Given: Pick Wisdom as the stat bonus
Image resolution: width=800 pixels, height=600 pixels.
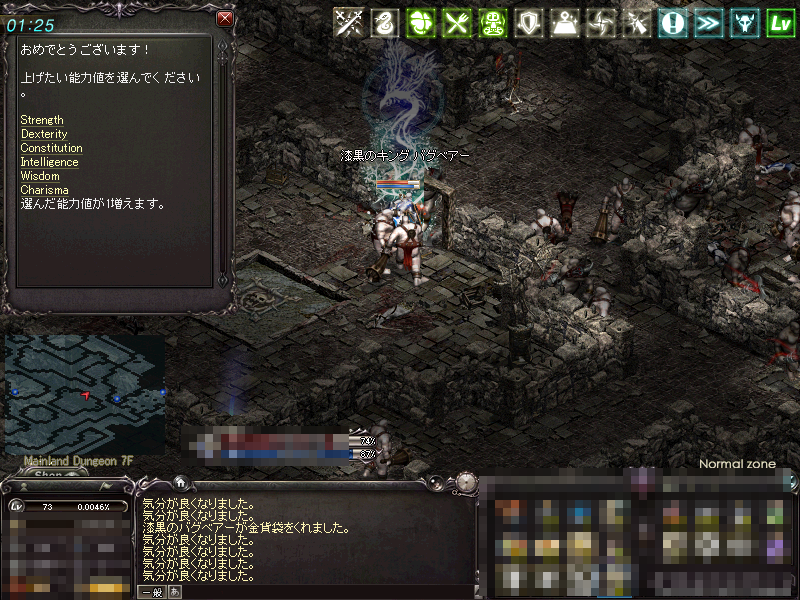Looking at the screenshot, I should tap(40, 176).
